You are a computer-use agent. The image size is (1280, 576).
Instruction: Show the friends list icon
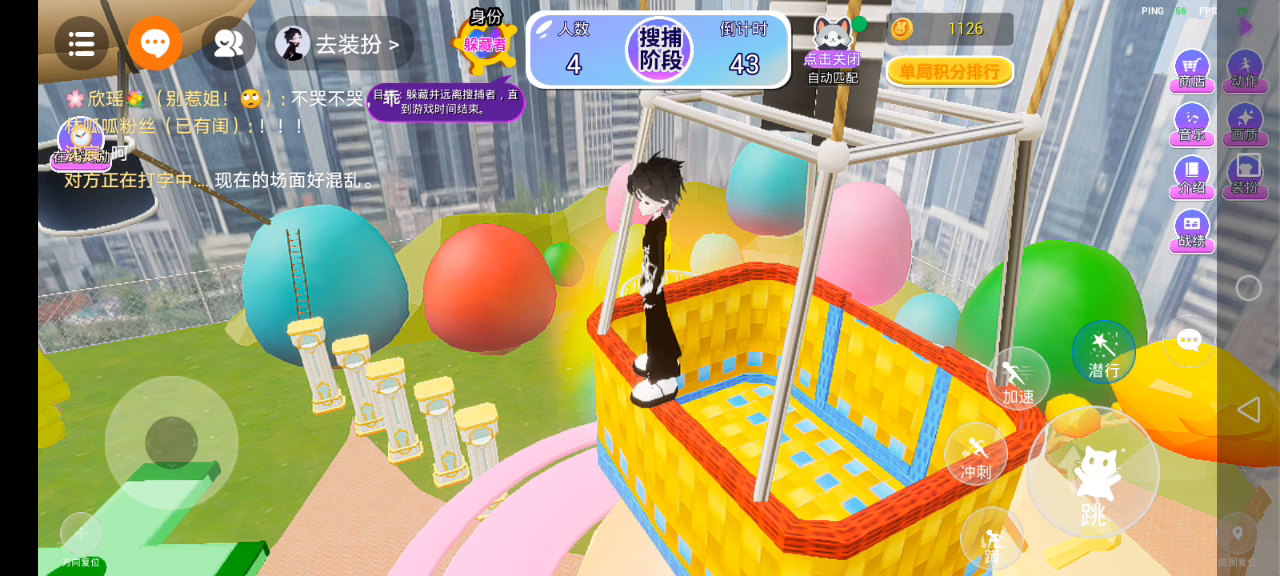point(228,43)
